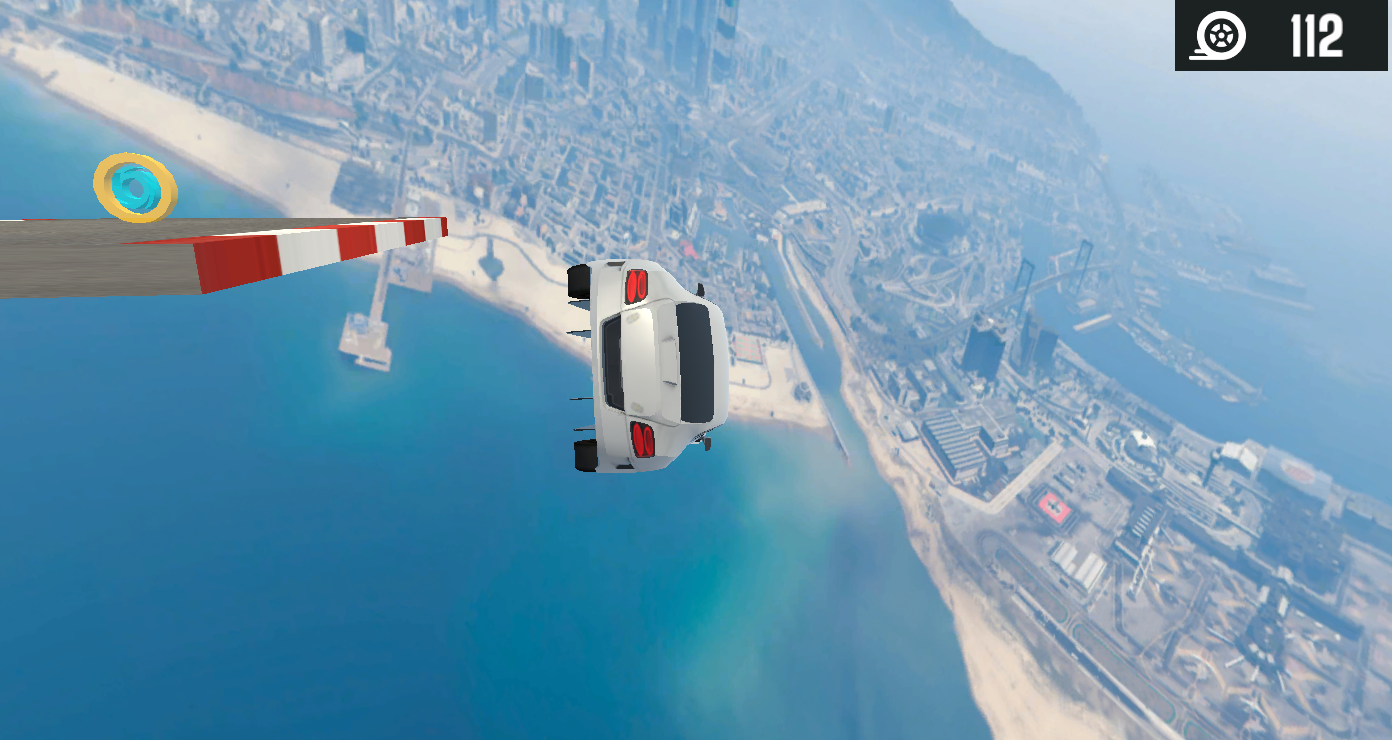Click the front wheel of the airborne car

click(x=578, y=280)
